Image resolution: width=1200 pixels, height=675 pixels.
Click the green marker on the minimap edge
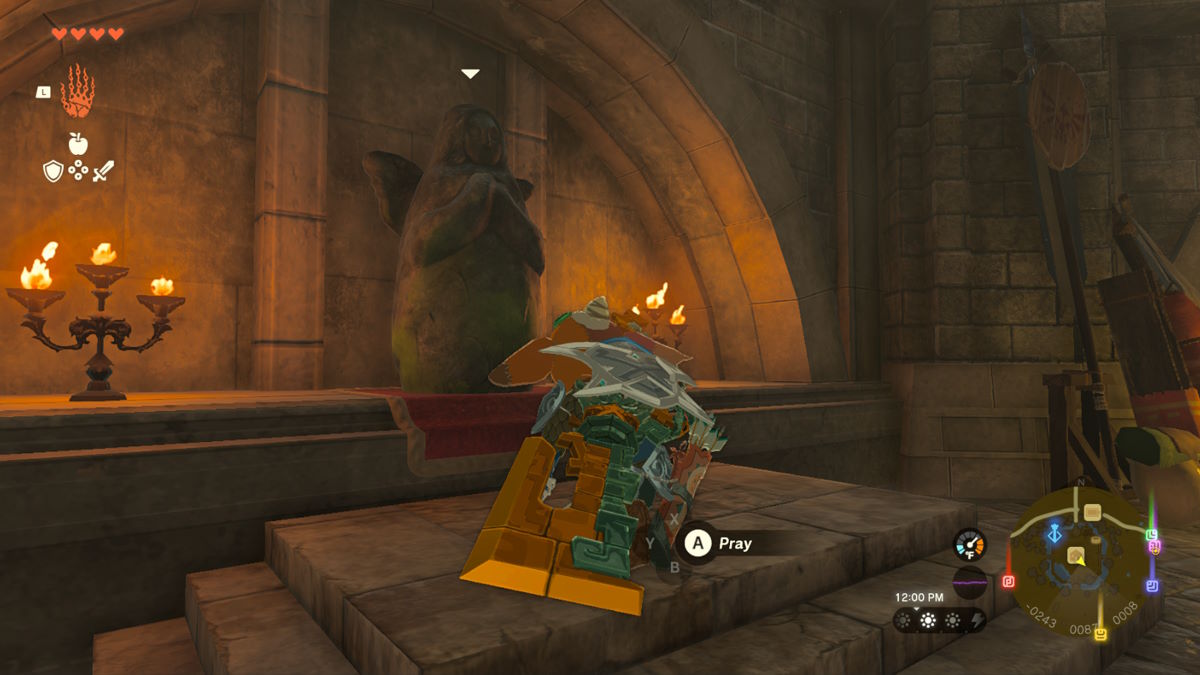tap(1152, 535)
